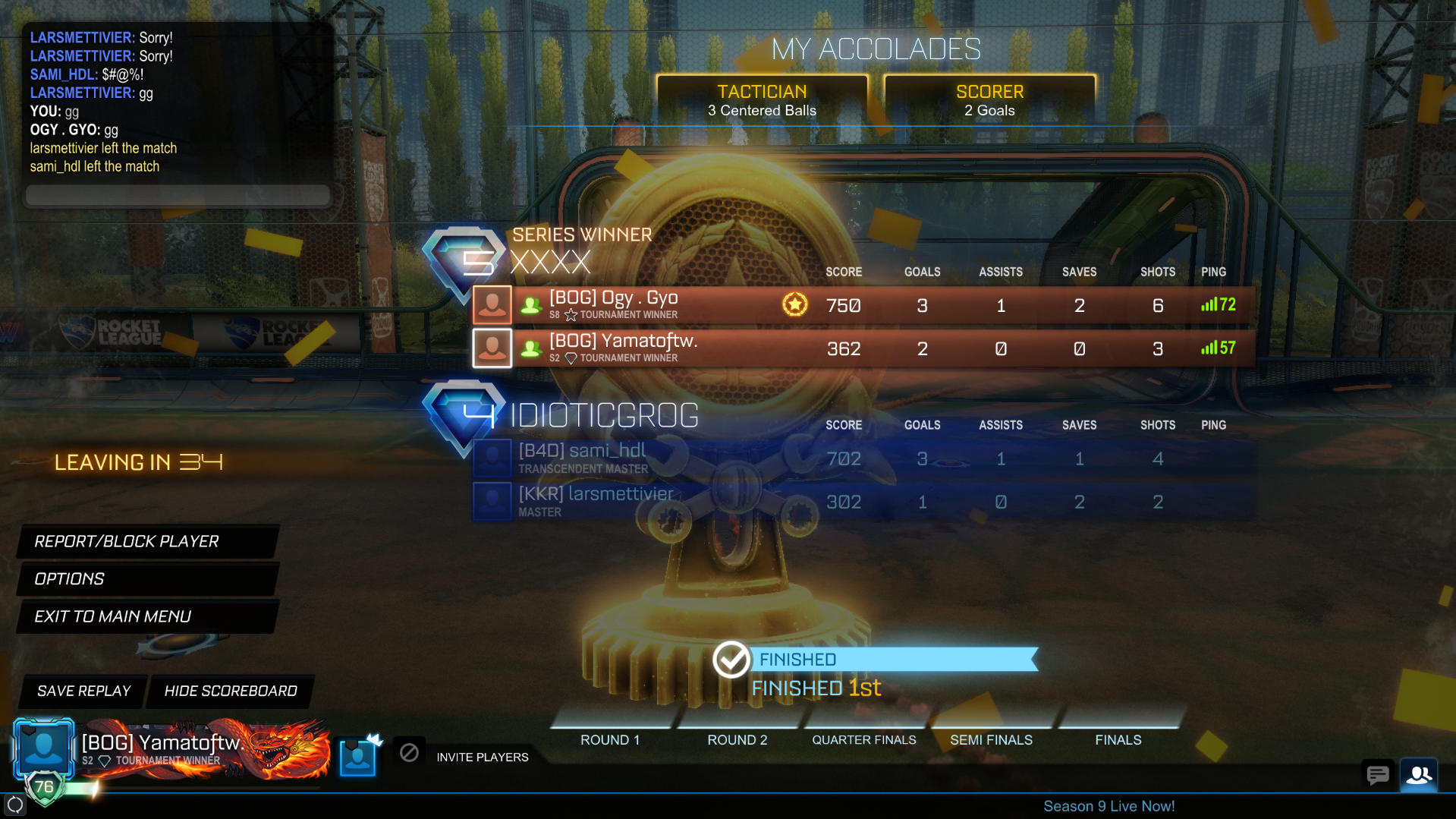
Task: Click the Season 9 Live Now news ticker
Action: pos(1109,806)
